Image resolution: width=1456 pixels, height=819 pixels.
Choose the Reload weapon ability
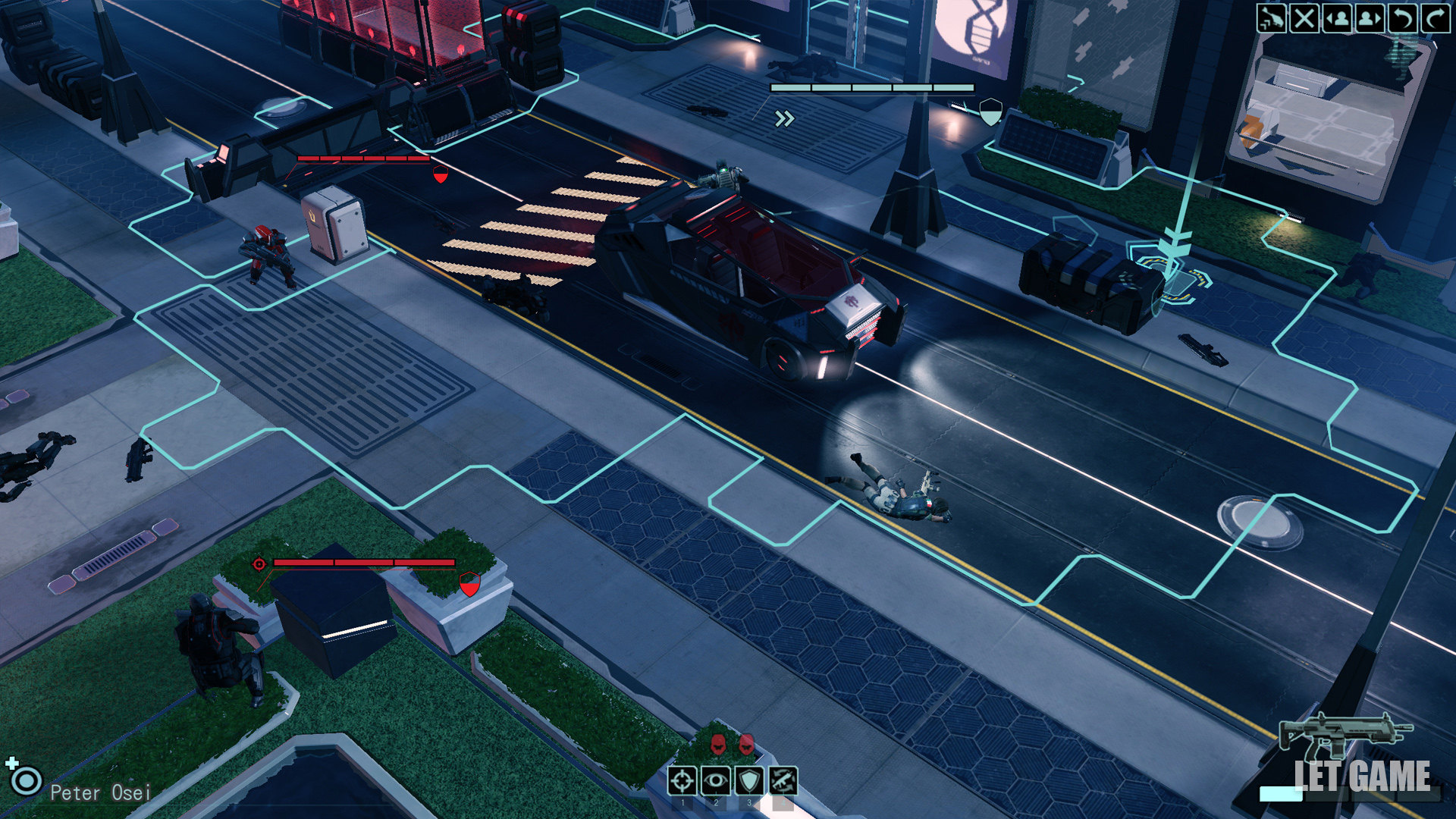pos(783,780)
